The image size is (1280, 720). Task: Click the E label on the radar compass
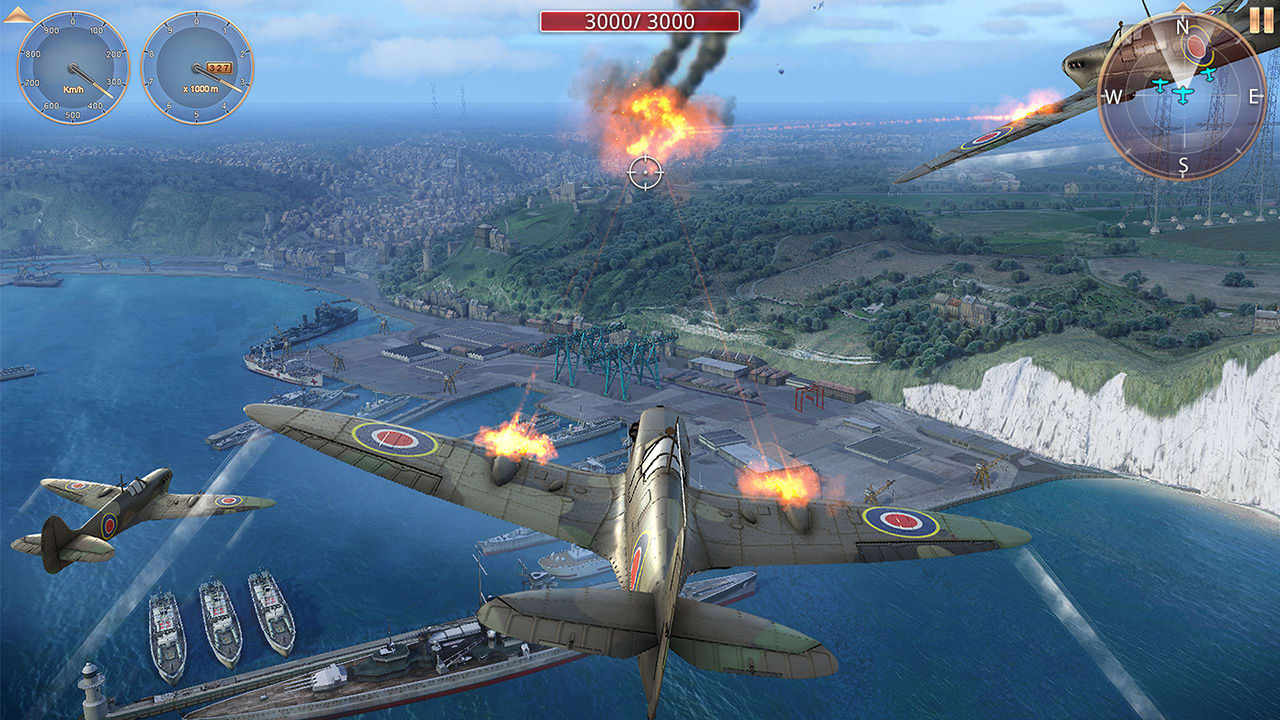pyautogui.click(x=1252, y=95)
